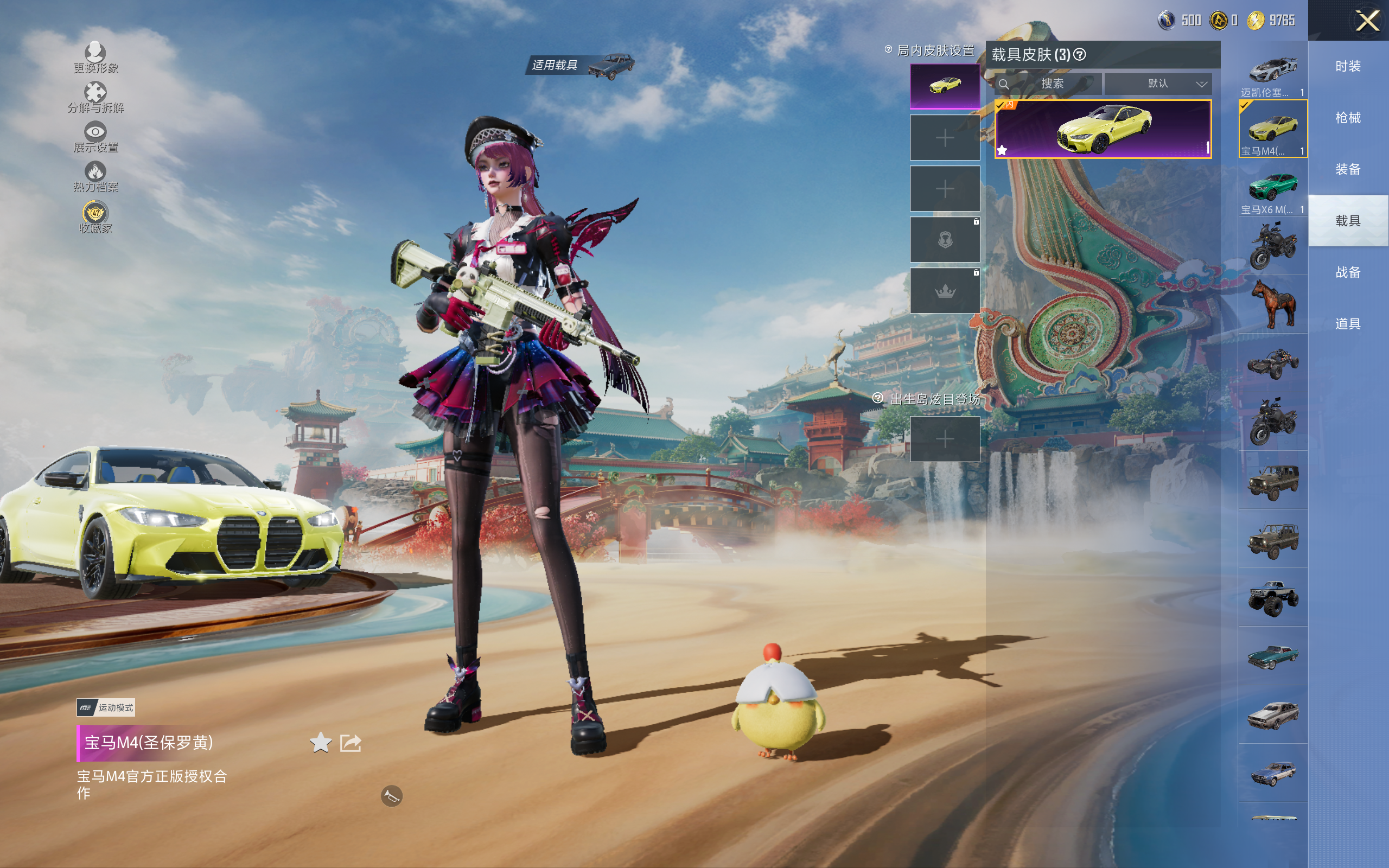Select the green BMW X6 M vehicle
The width and height of the screenshot is (1389, 868).
(x=1272, y=188)
